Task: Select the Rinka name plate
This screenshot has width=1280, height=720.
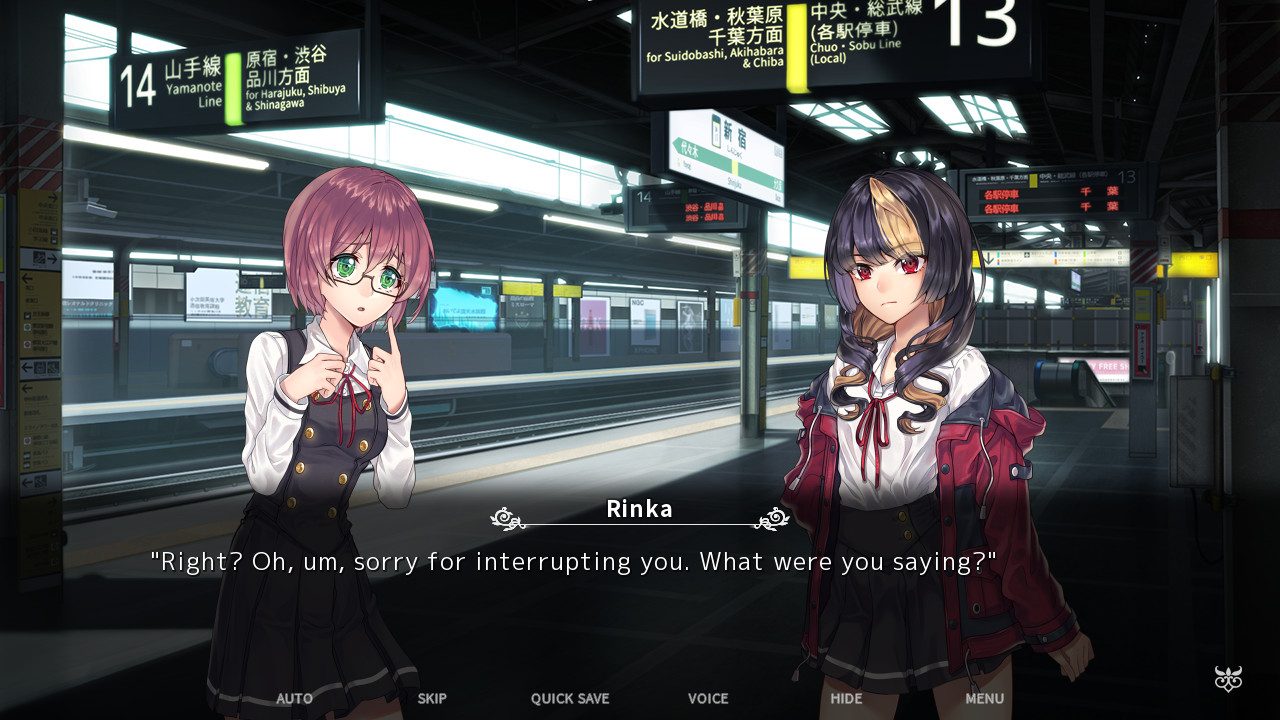Action: click(x=638, y=509)
